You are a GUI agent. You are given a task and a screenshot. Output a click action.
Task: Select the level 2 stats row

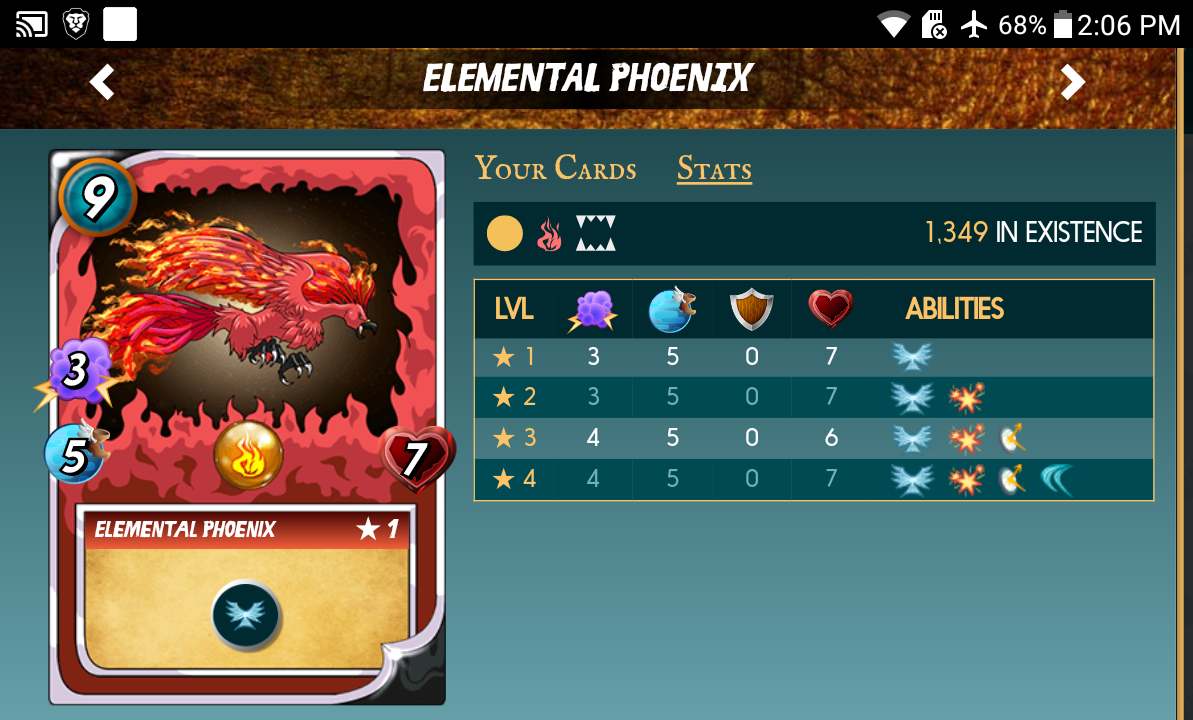[x=813, y=397]
